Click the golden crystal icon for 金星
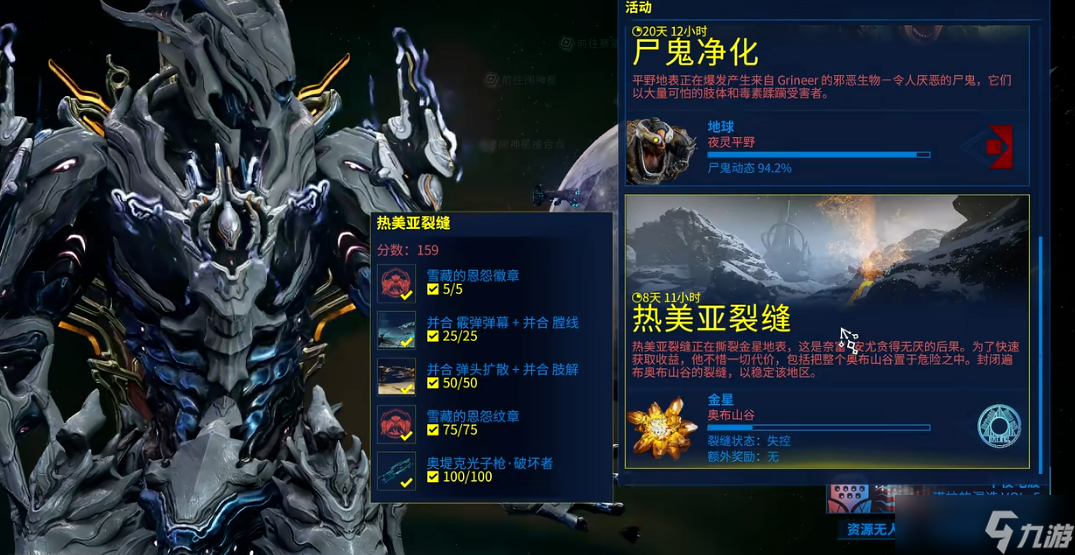The image size is (1075, 555). (661, 426)
